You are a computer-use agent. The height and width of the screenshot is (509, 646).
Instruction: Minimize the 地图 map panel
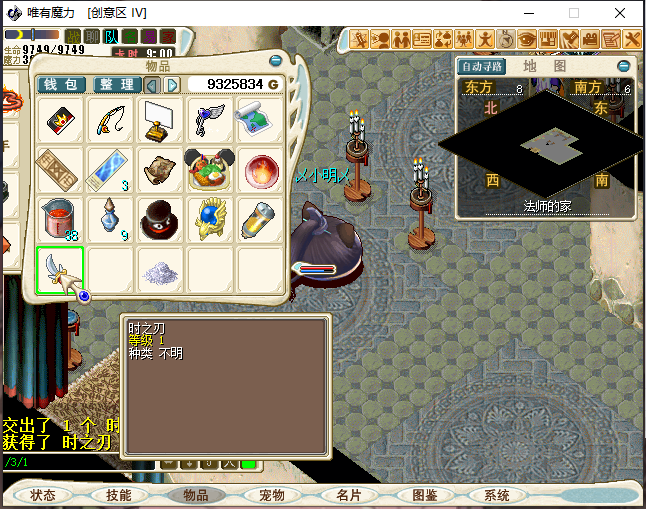[x=624, y=66]
